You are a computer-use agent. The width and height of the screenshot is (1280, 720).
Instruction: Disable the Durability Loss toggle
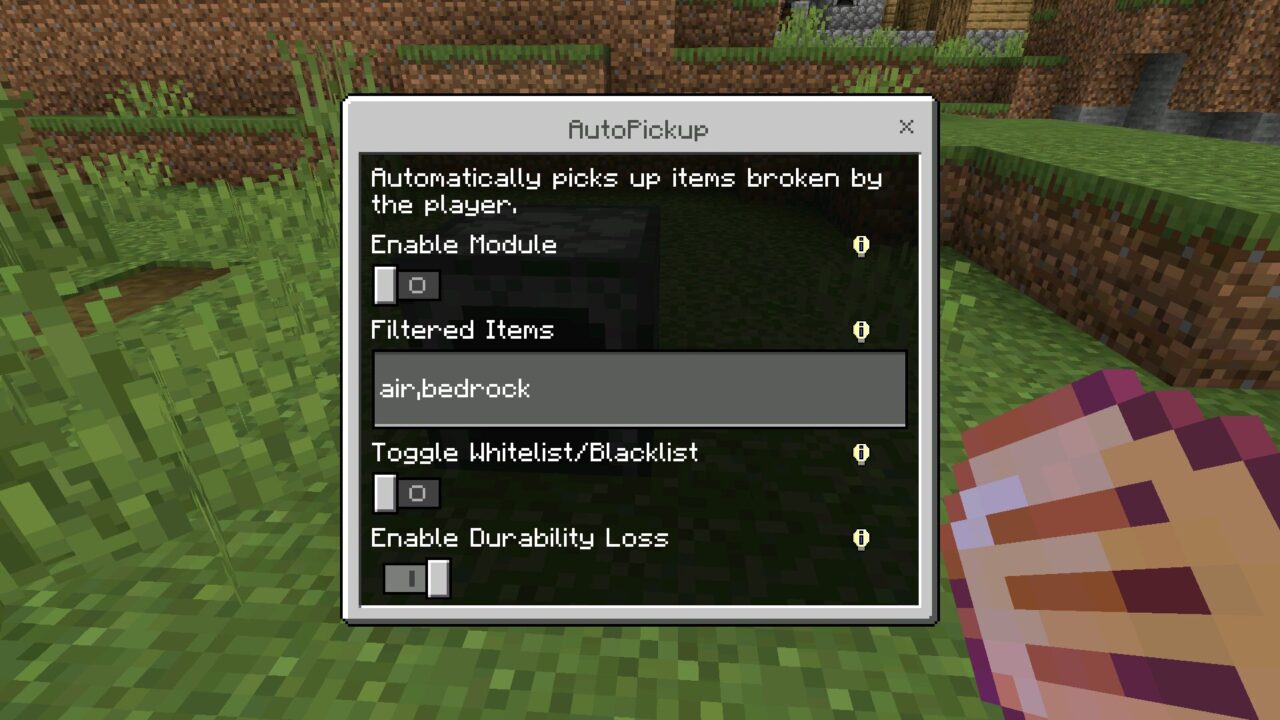[x=416, y=578]
